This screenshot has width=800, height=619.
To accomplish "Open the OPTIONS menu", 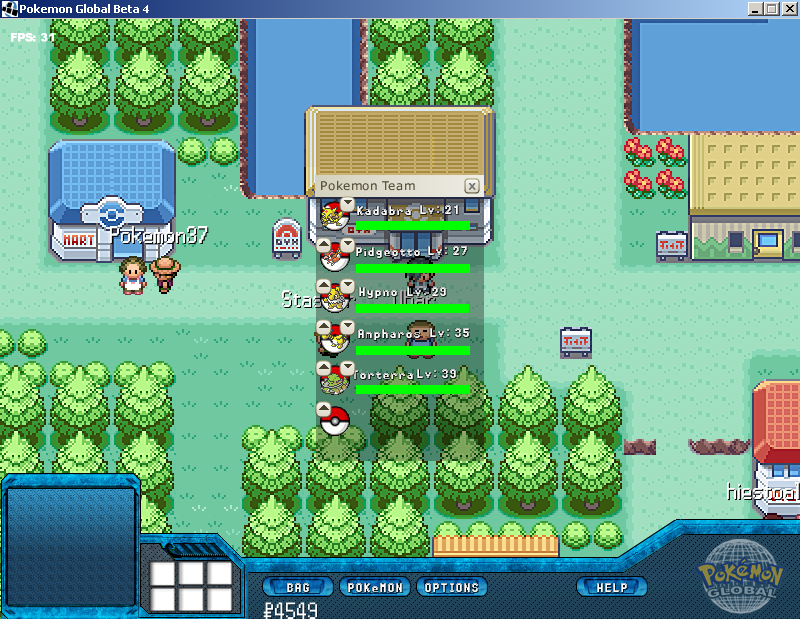I will coord(452,587).
